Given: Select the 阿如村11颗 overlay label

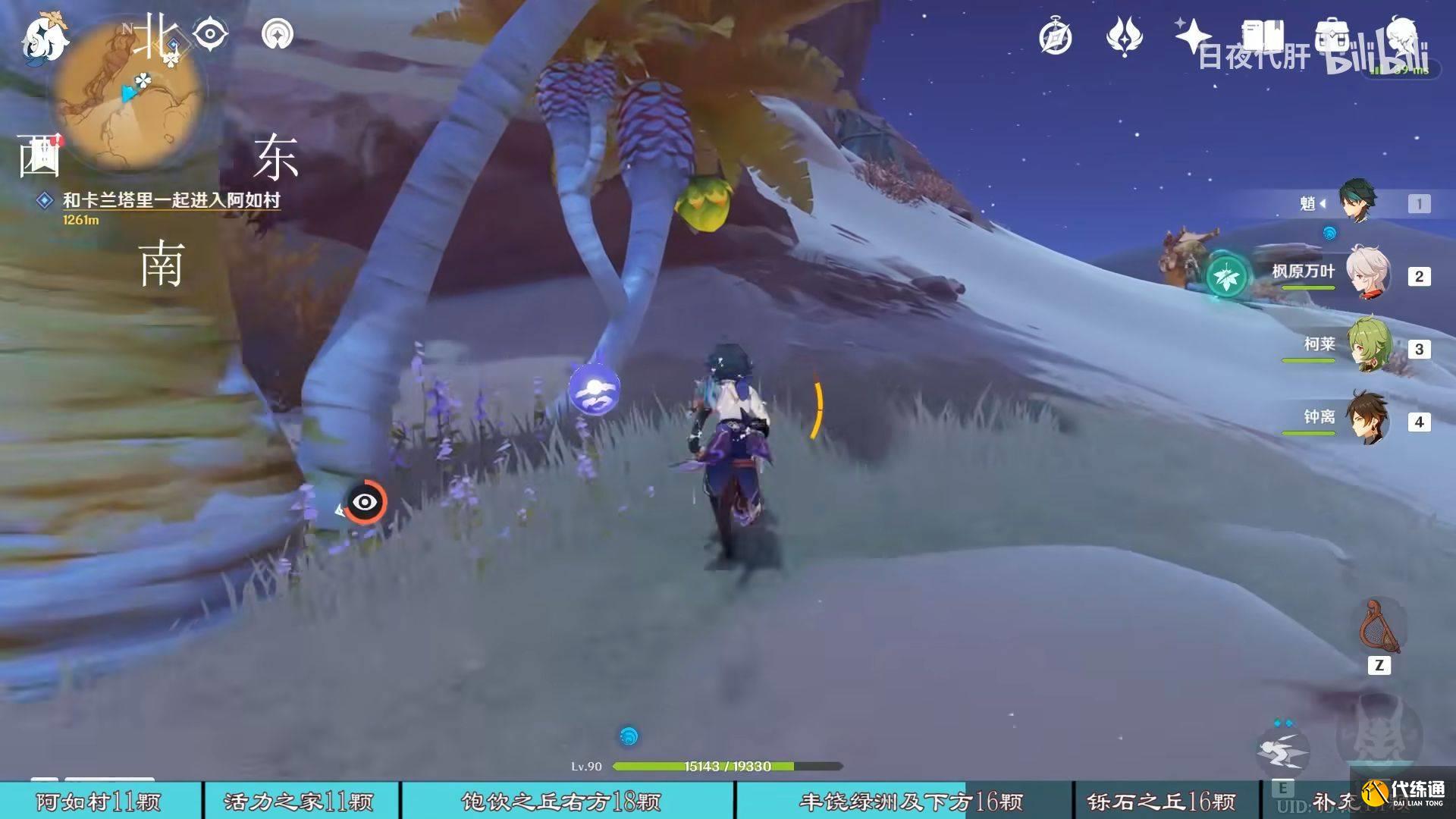Looking at the screenshot, I should [99, 802].
